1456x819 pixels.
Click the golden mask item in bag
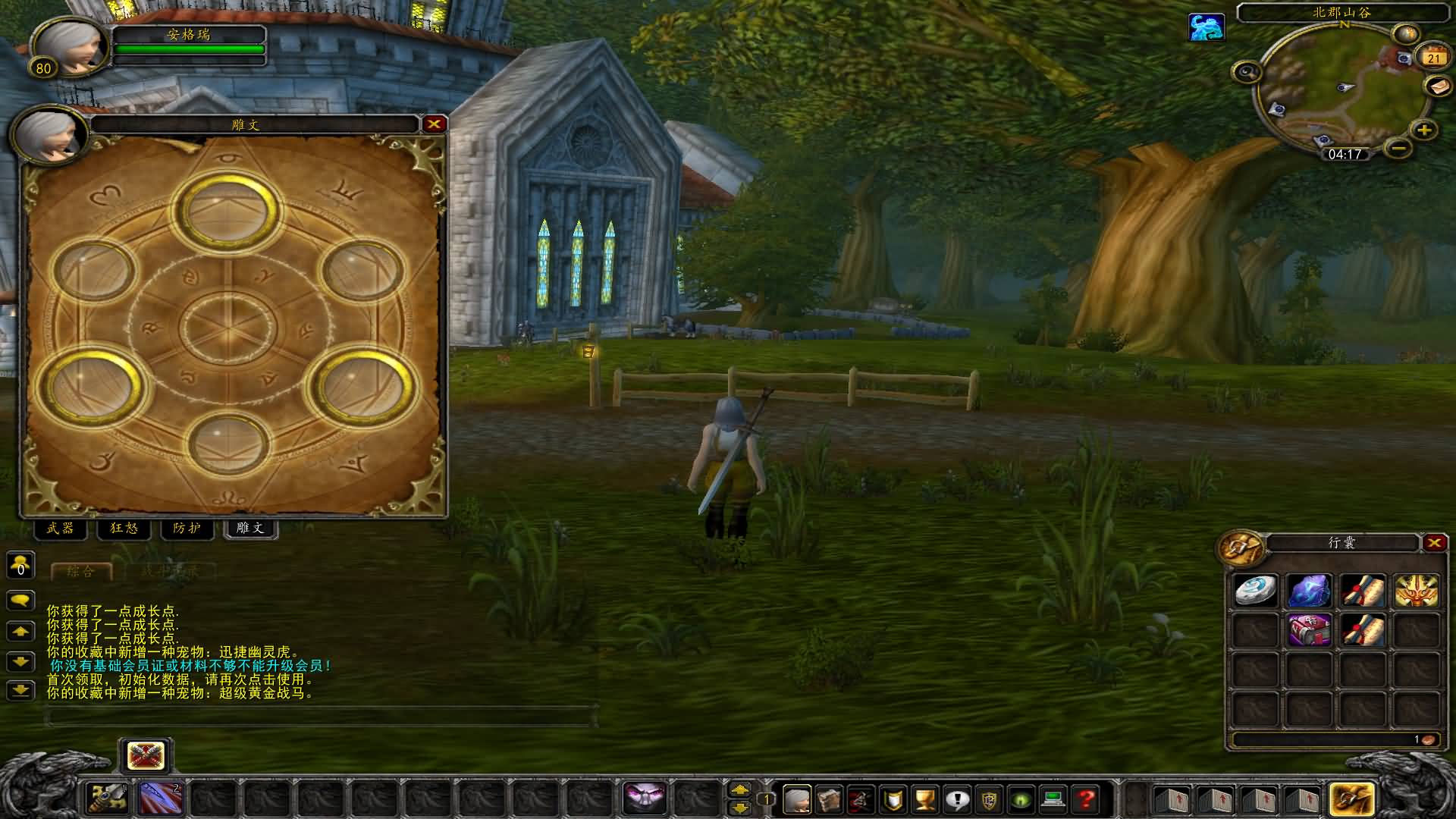(1416, 591)
